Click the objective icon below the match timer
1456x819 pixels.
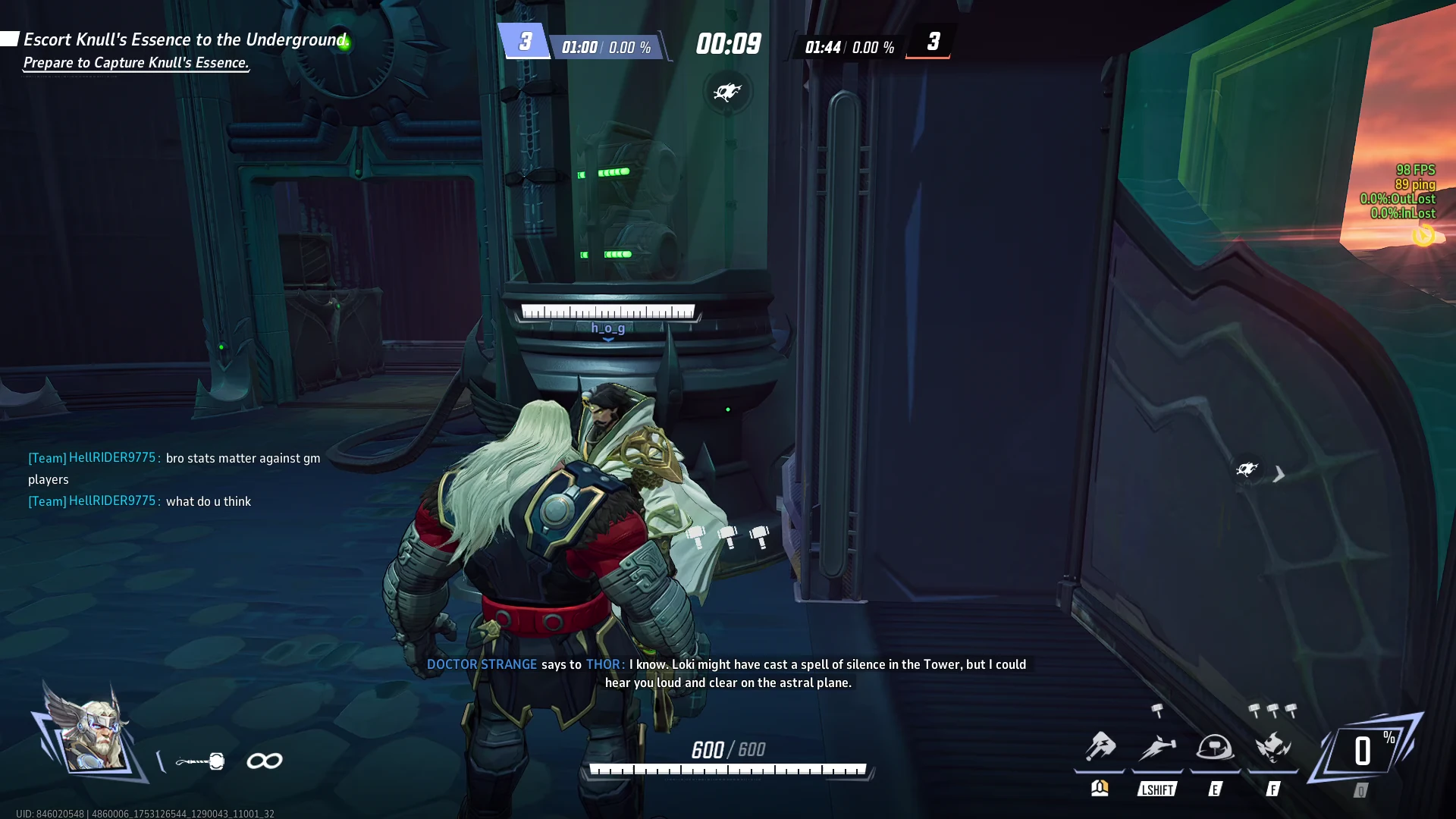727,93
